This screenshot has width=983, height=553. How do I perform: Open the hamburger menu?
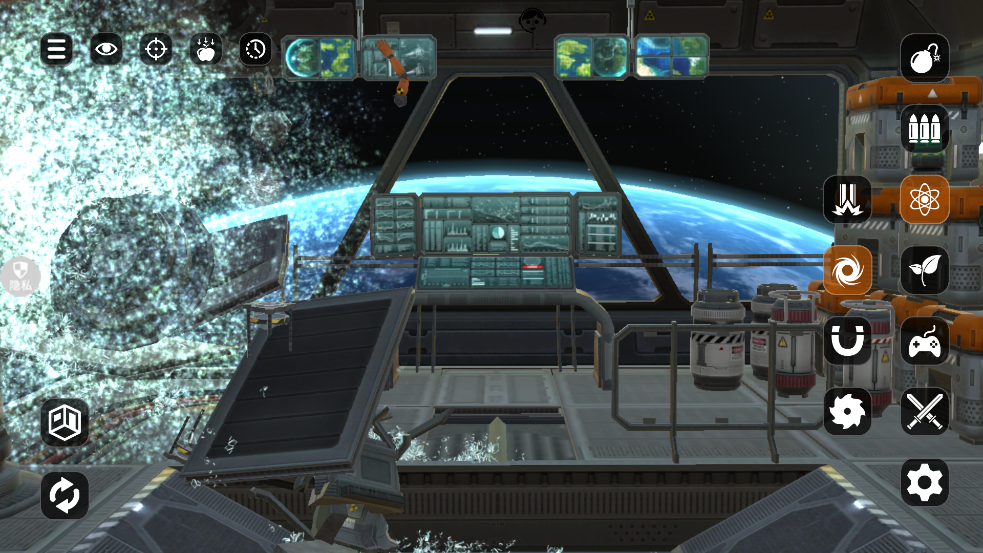coord(56,48)
